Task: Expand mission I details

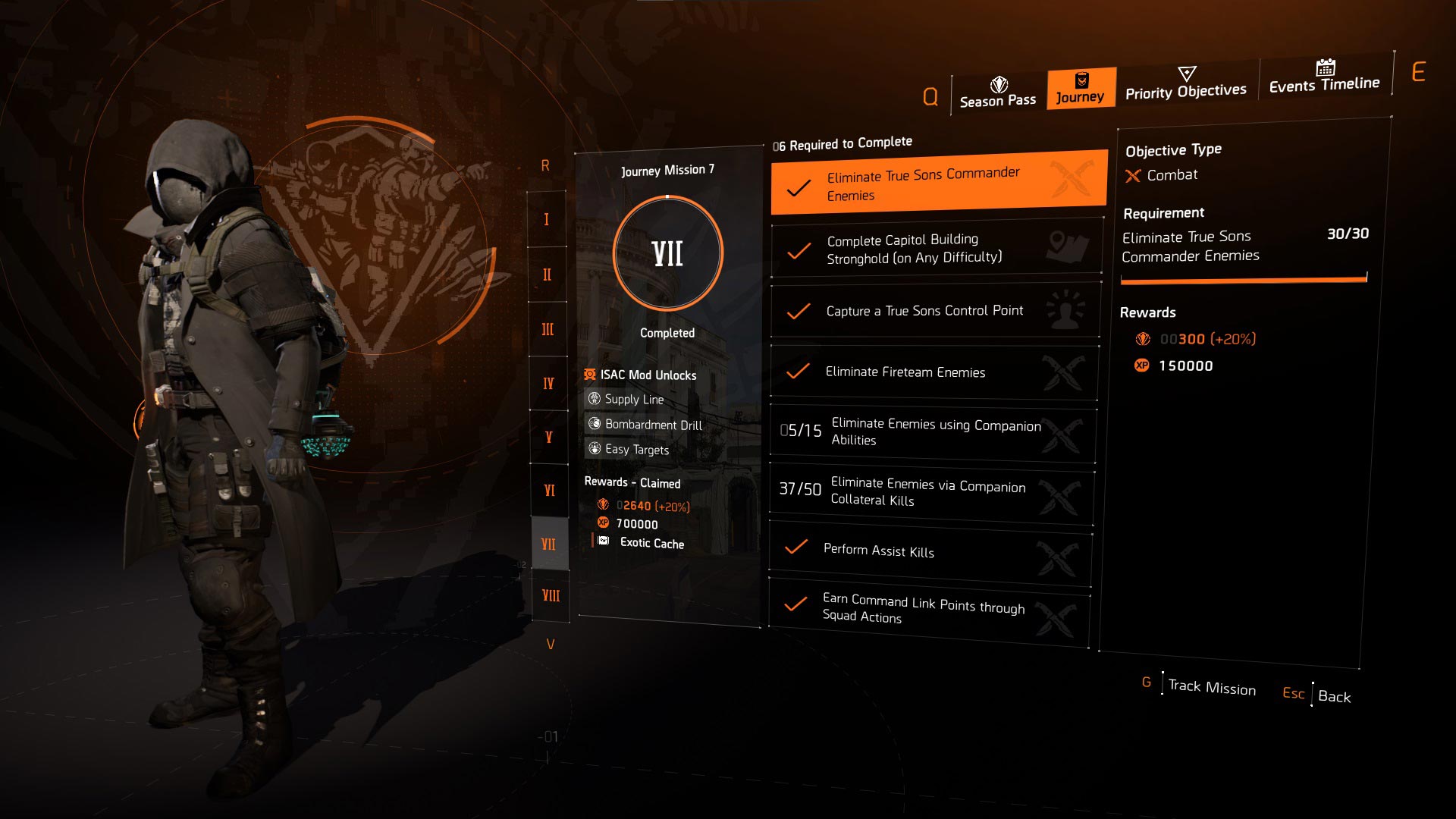Action: pos(548,220)
